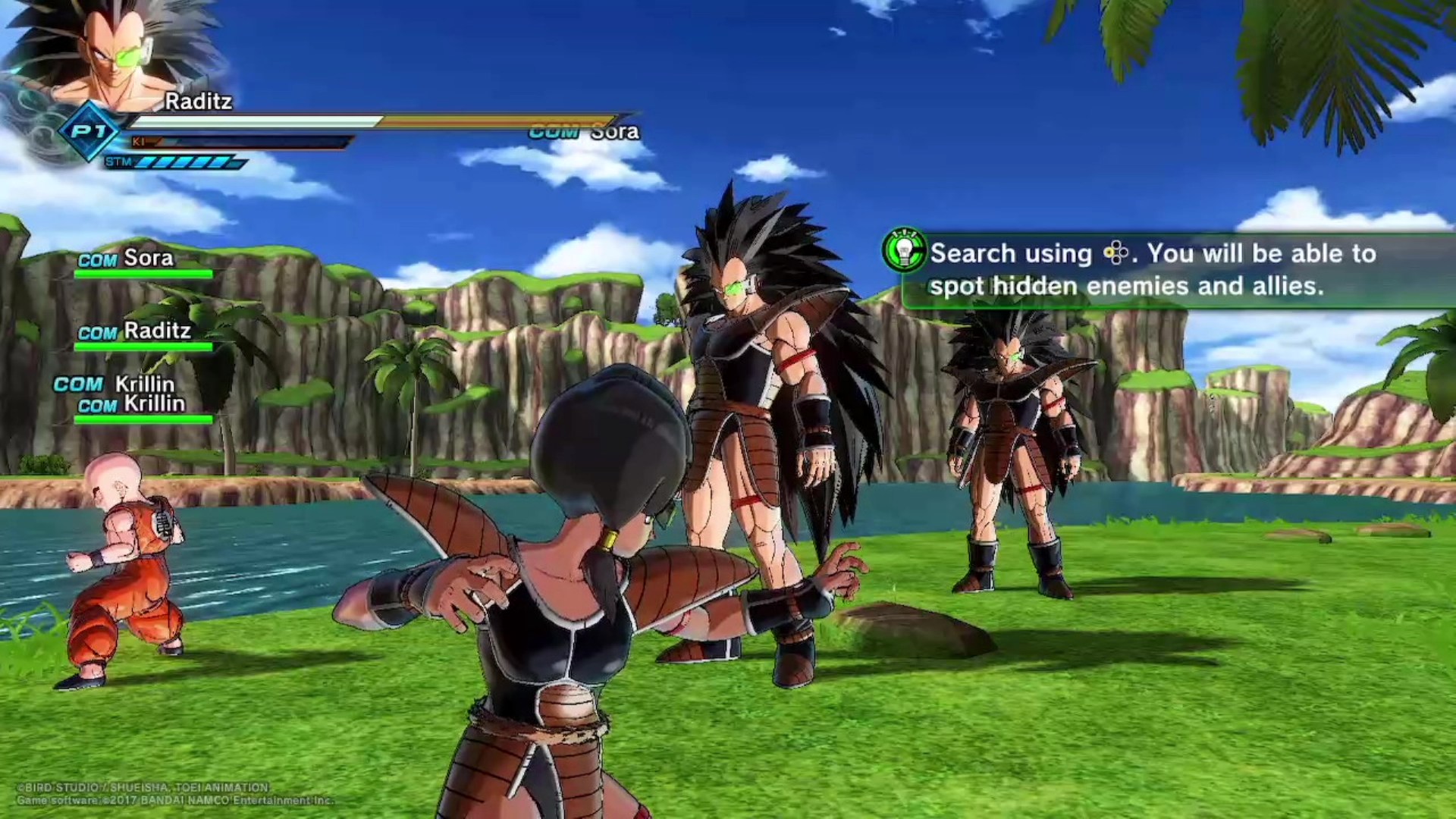Viewport: 1456px width, 819px height.
Task: Click the green lightbulb hint icon
Action: tap(904, 250)
